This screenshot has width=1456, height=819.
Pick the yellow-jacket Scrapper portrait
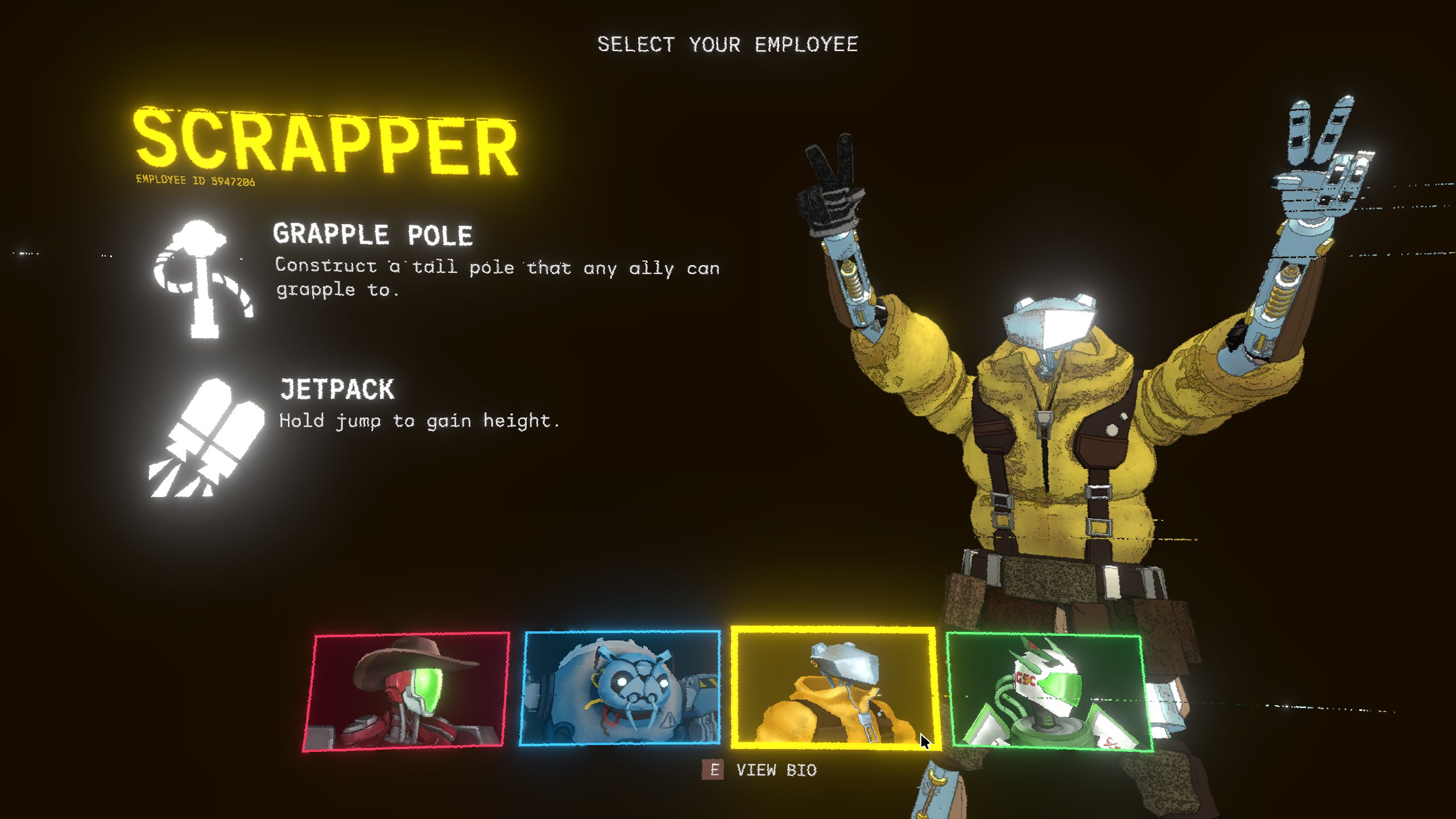[834, 688]
